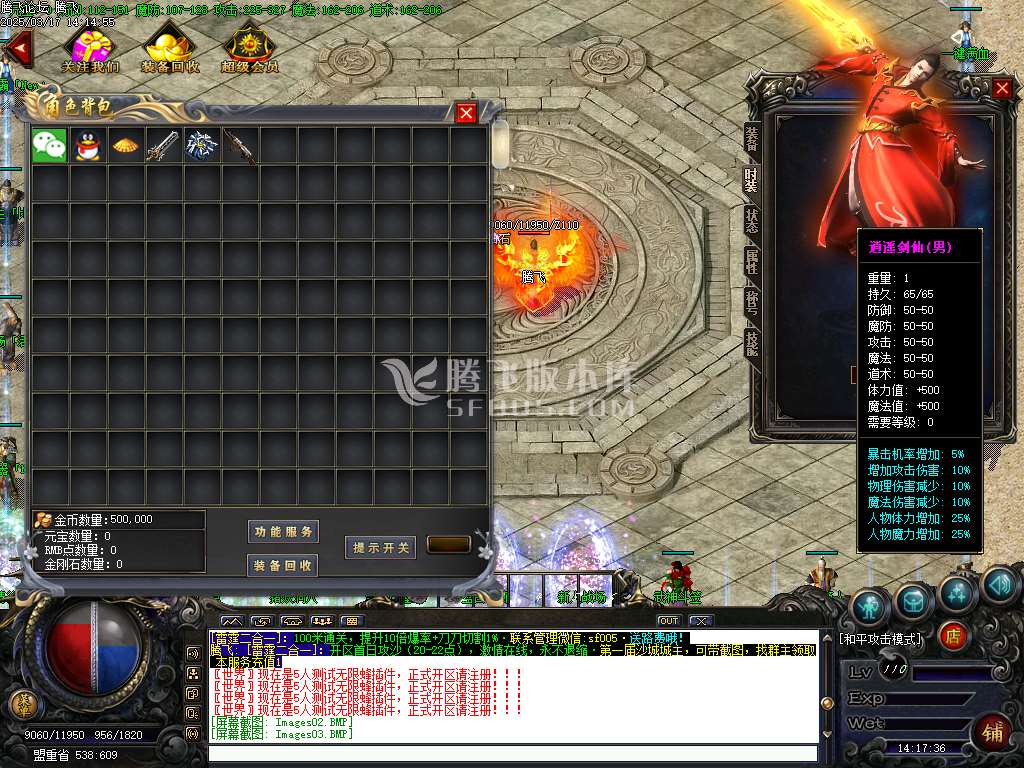Select the green WeChat item slot

click(x=49, y=146)
